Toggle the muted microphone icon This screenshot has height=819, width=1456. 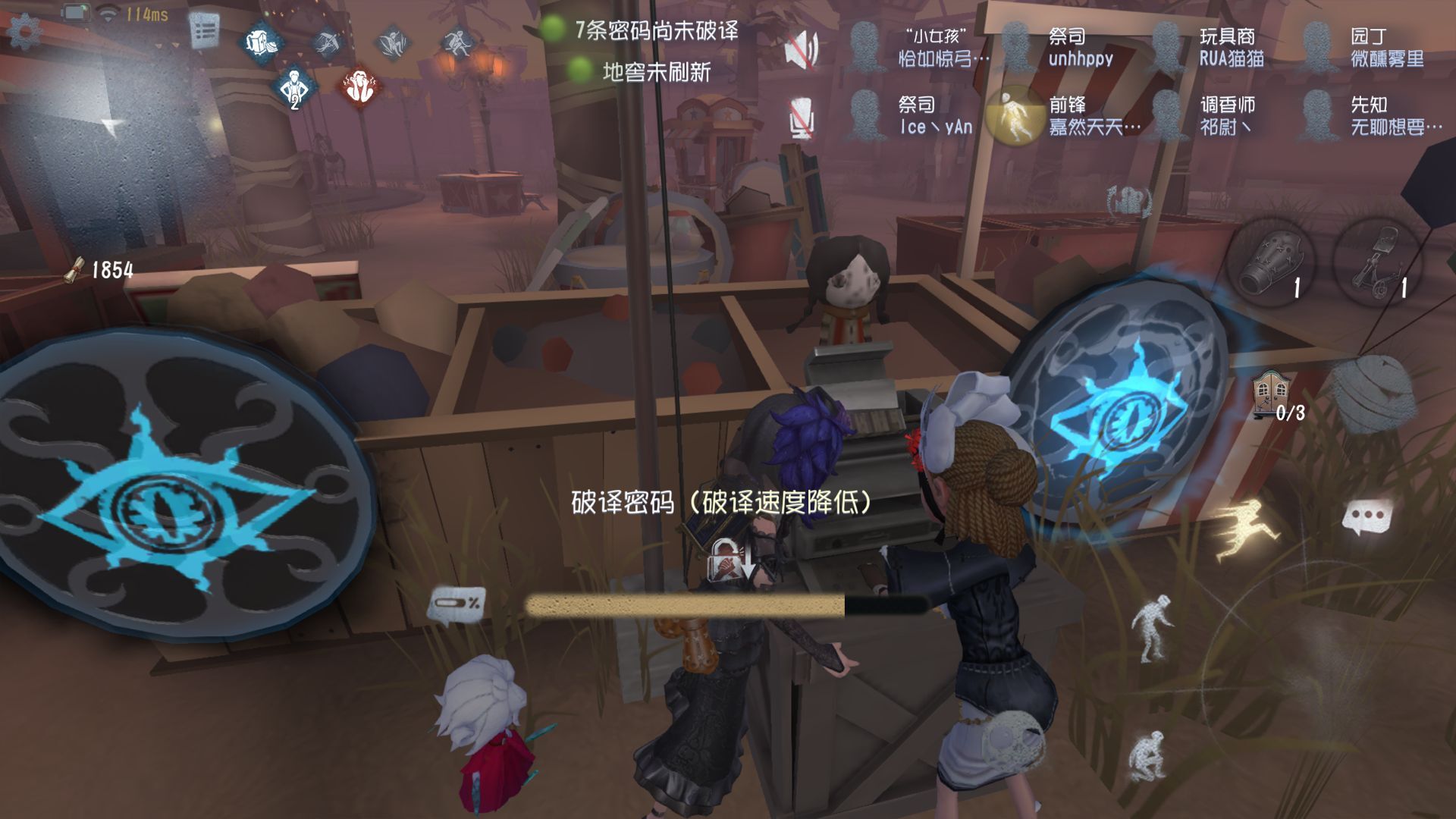tap(802, 118)
